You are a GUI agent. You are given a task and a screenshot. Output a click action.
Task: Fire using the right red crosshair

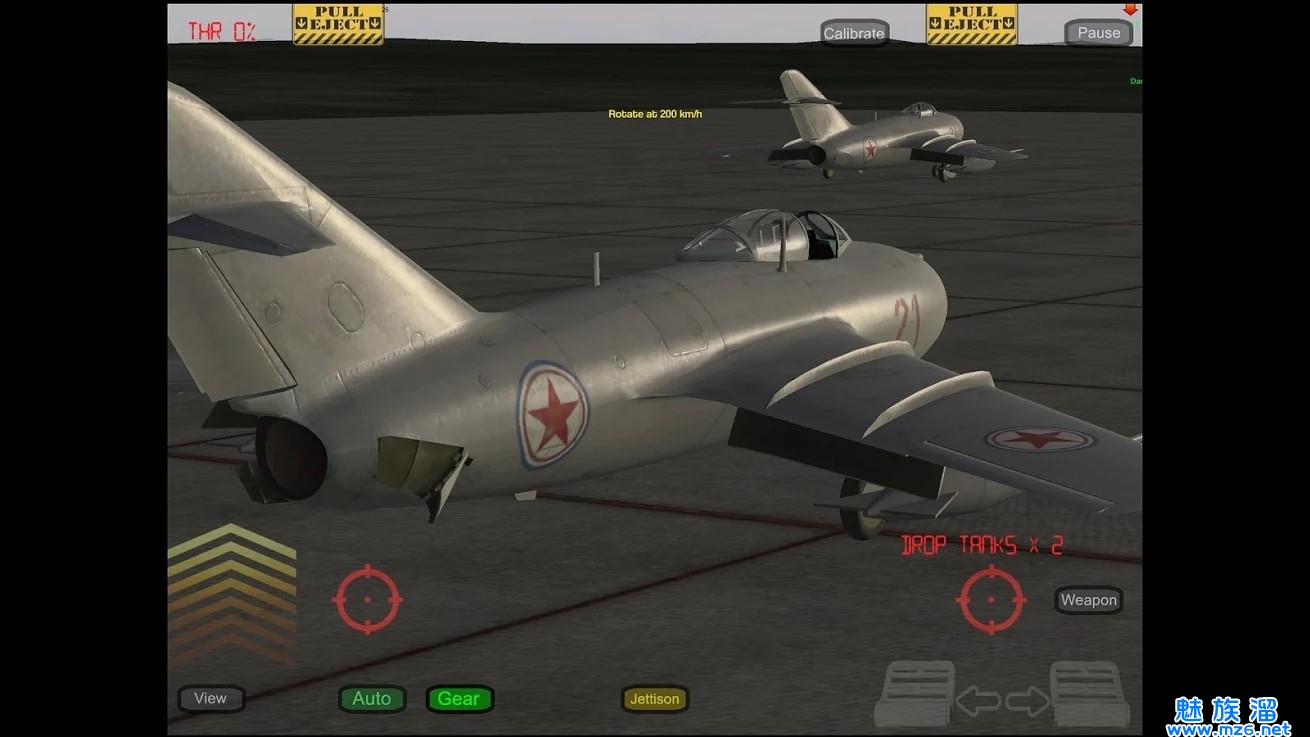pyautogui.click(x=991, y=600)
